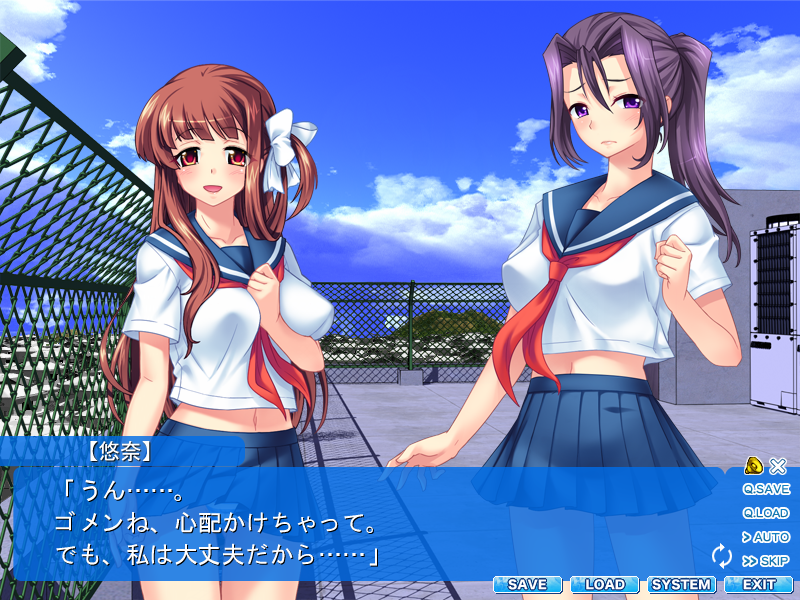Click the EXIT button
This screenshot has height=600, width=800.
tap(758, 584)
